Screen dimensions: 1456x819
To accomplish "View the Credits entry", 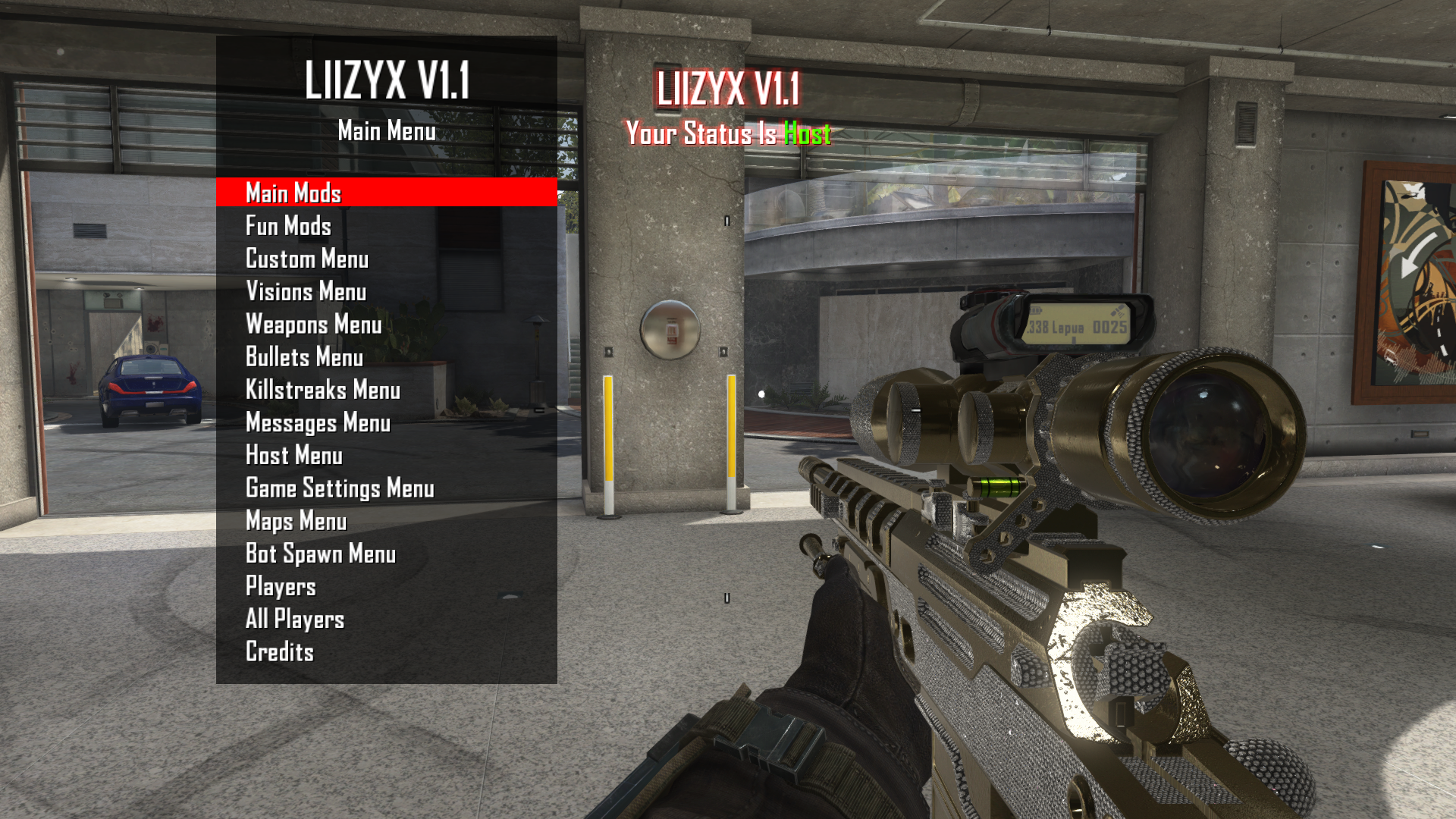I will coord(280,651).
